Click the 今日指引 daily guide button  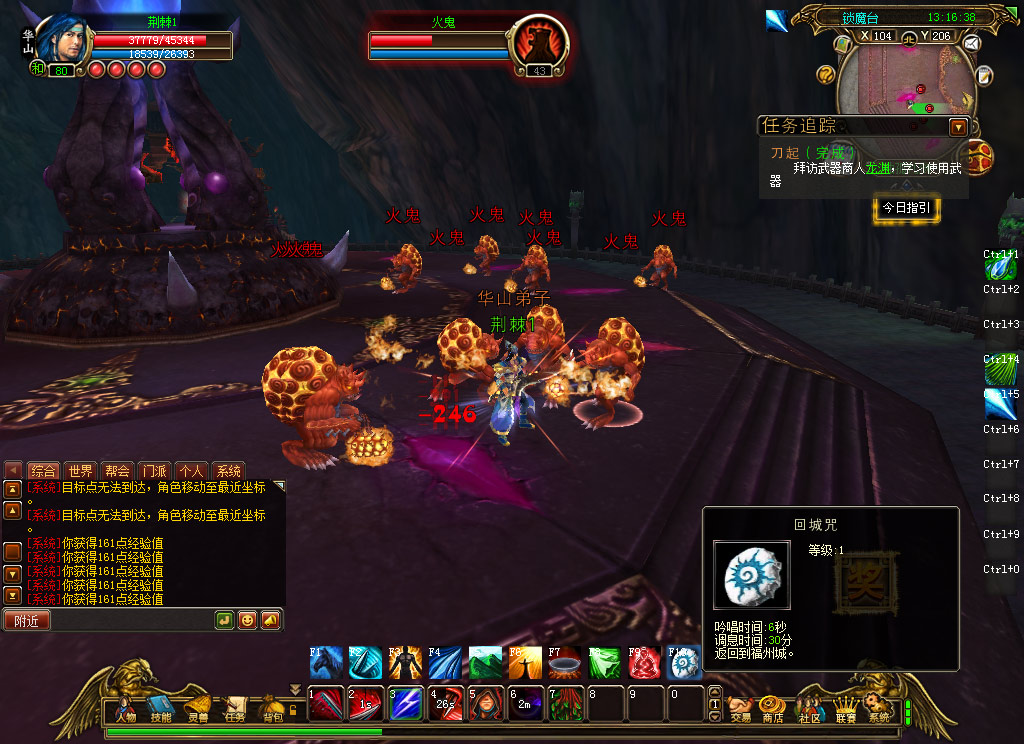906,208
